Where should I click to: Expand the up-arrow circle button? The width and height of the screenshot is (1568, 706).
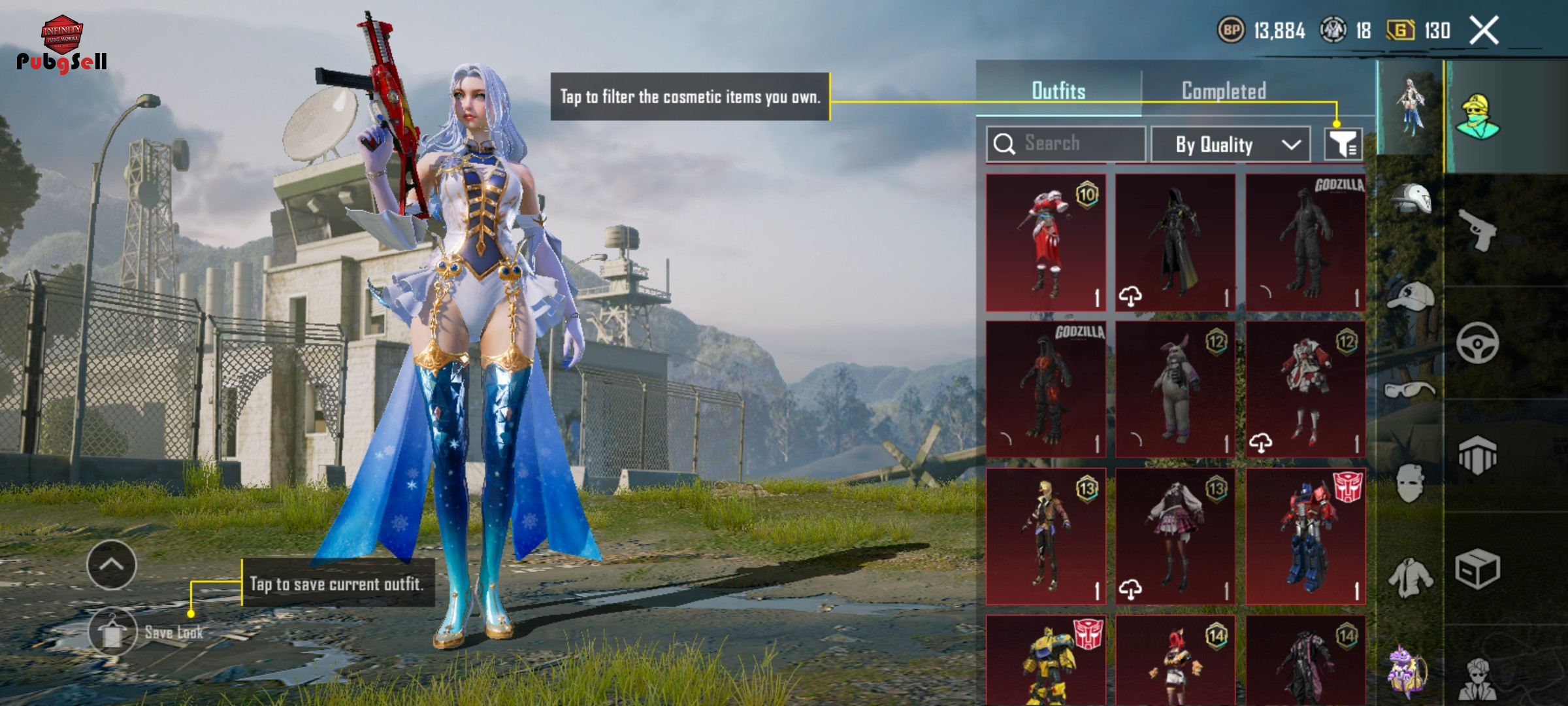112,565
